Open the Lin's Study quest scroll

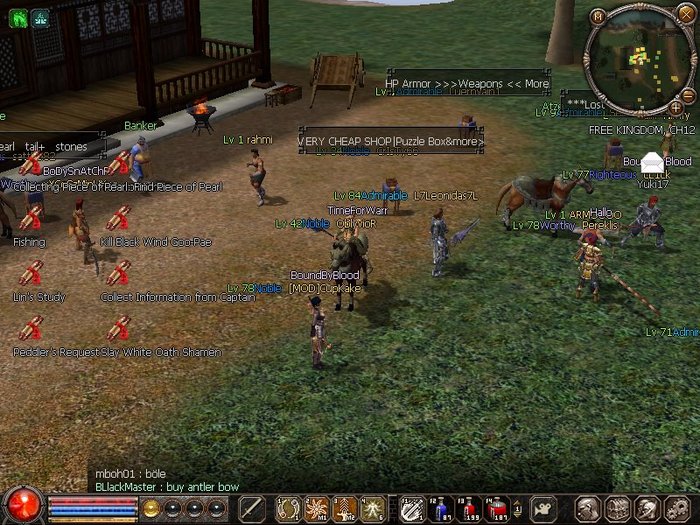[30, 273]
